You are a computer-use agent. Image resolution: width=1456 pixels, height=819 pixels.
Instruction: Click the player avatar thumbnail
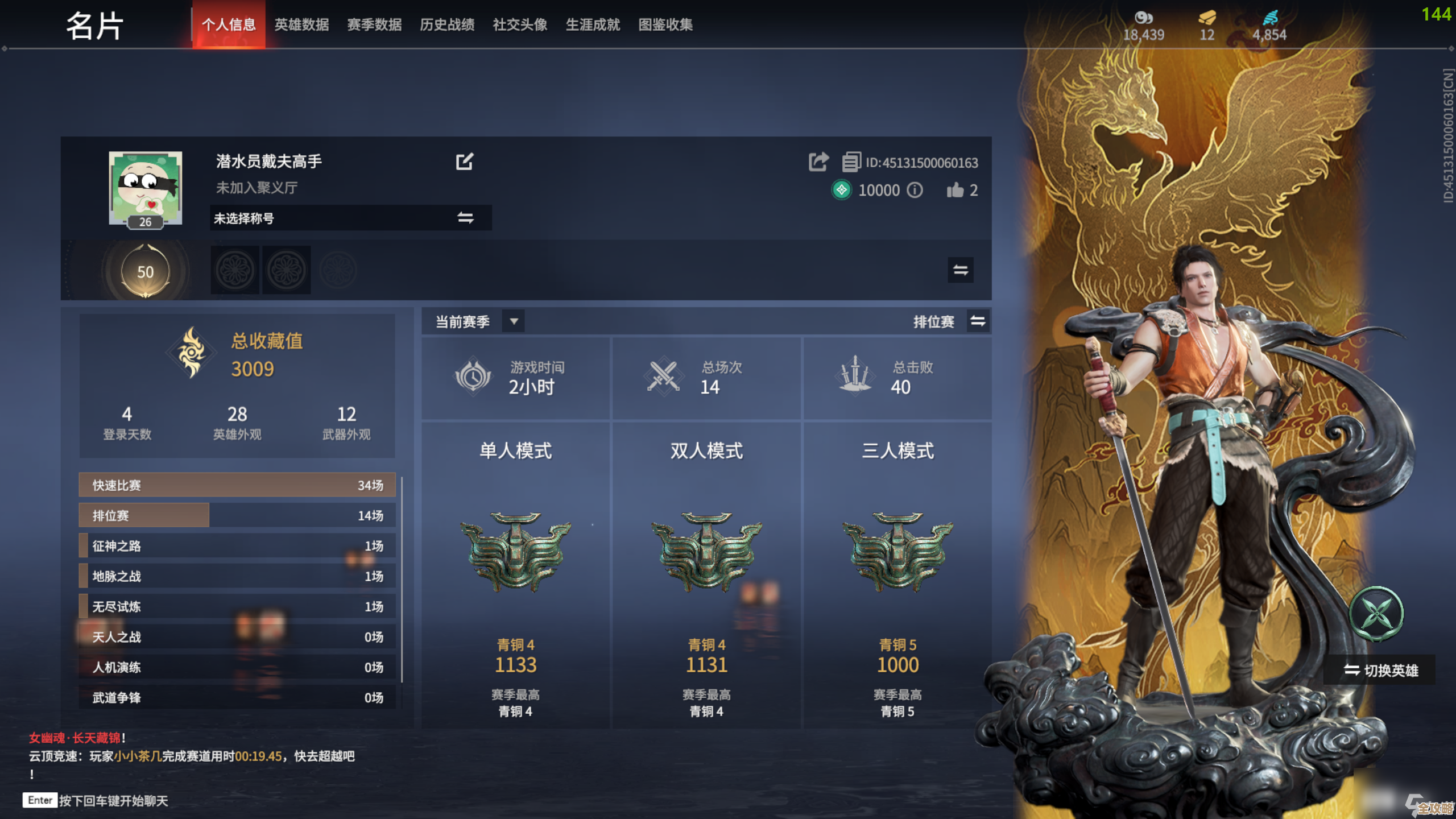145,187
